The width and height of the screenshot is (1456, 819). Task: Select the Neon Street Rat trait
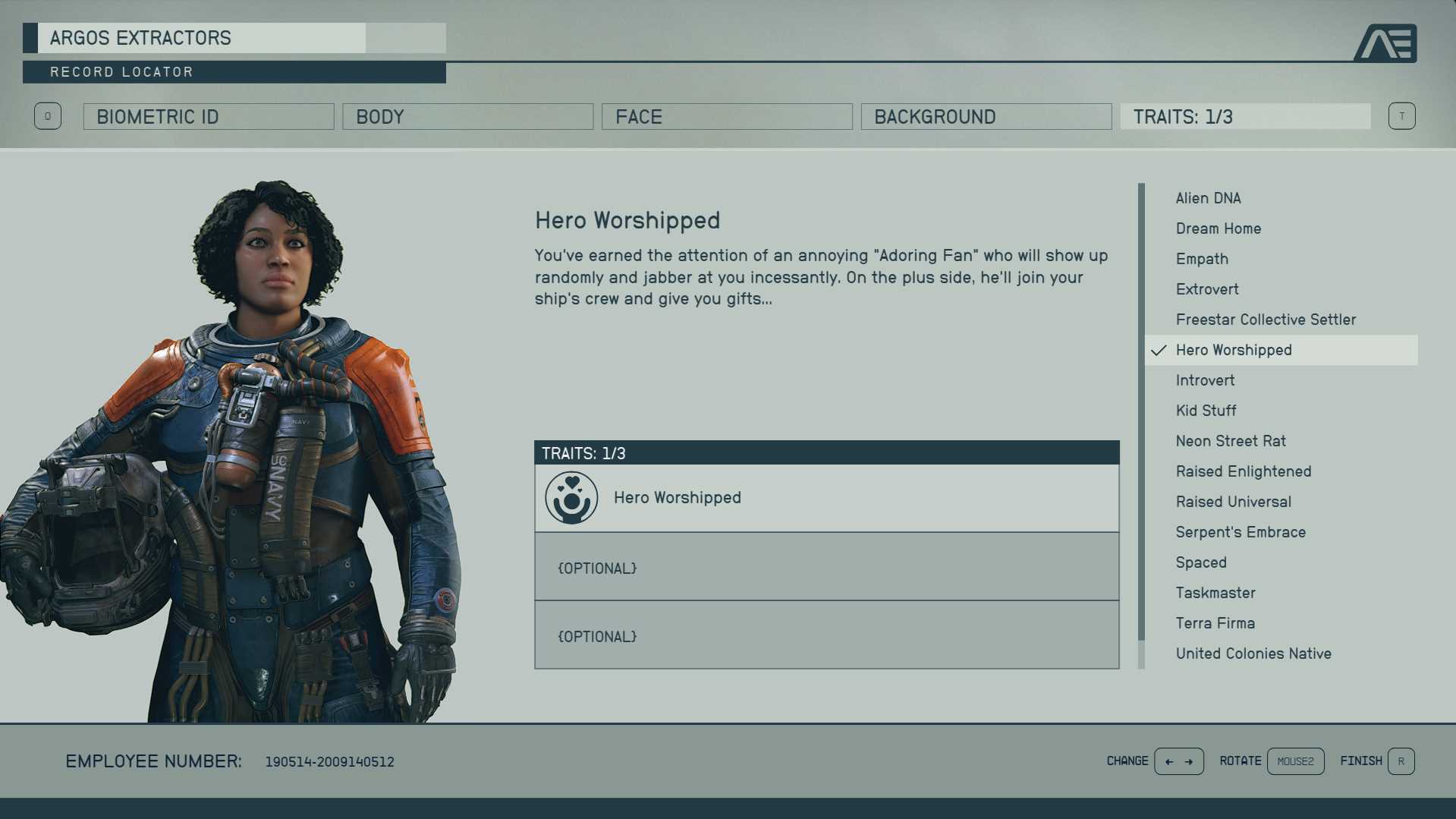pyautogui.click(x=1231, y=441)
